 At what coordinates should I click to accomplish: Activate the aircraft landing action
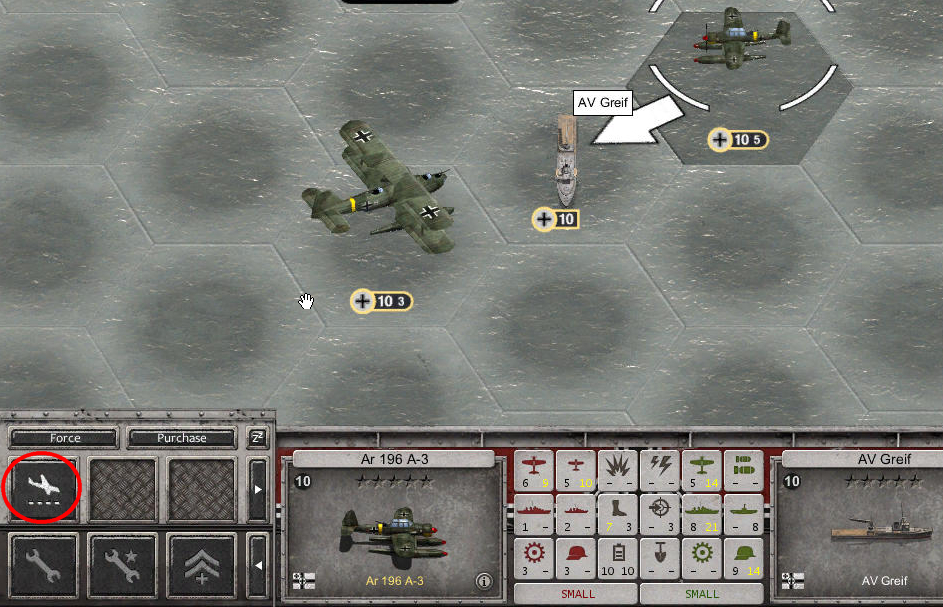click(43, 488)
